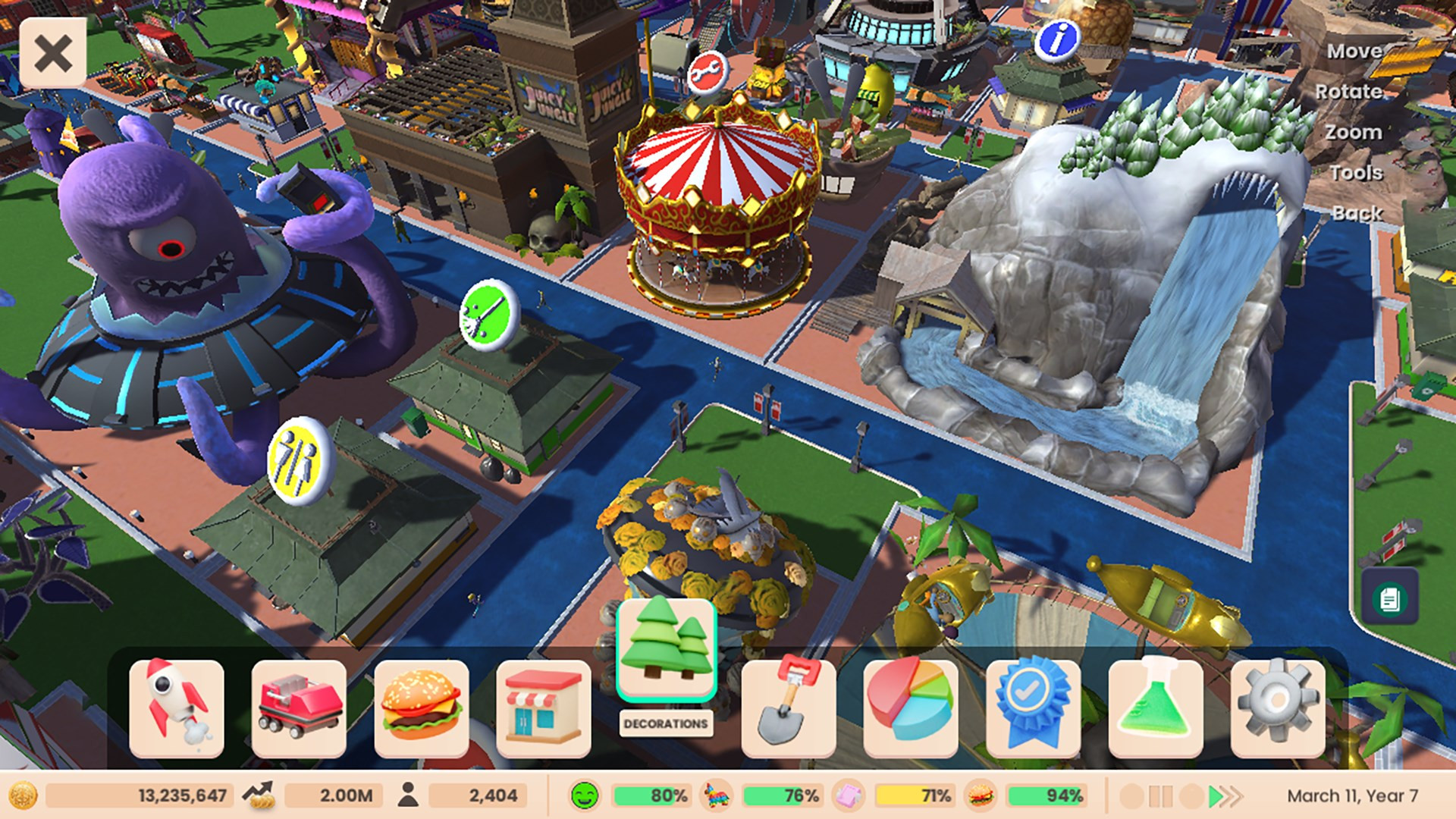Open the green flask research menu

point(1156,708)
